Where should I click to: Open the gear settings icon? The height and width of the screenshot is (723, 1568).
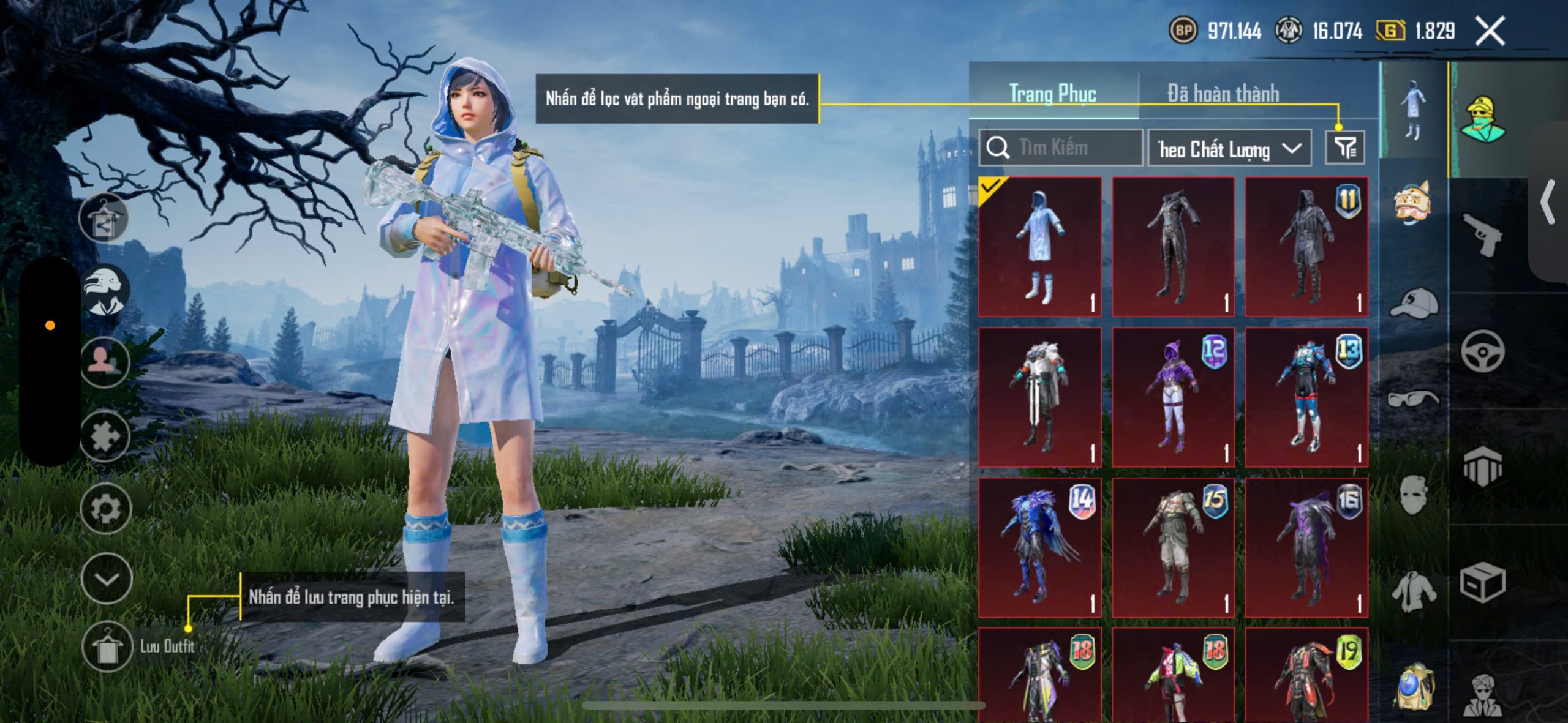point(106,509)
